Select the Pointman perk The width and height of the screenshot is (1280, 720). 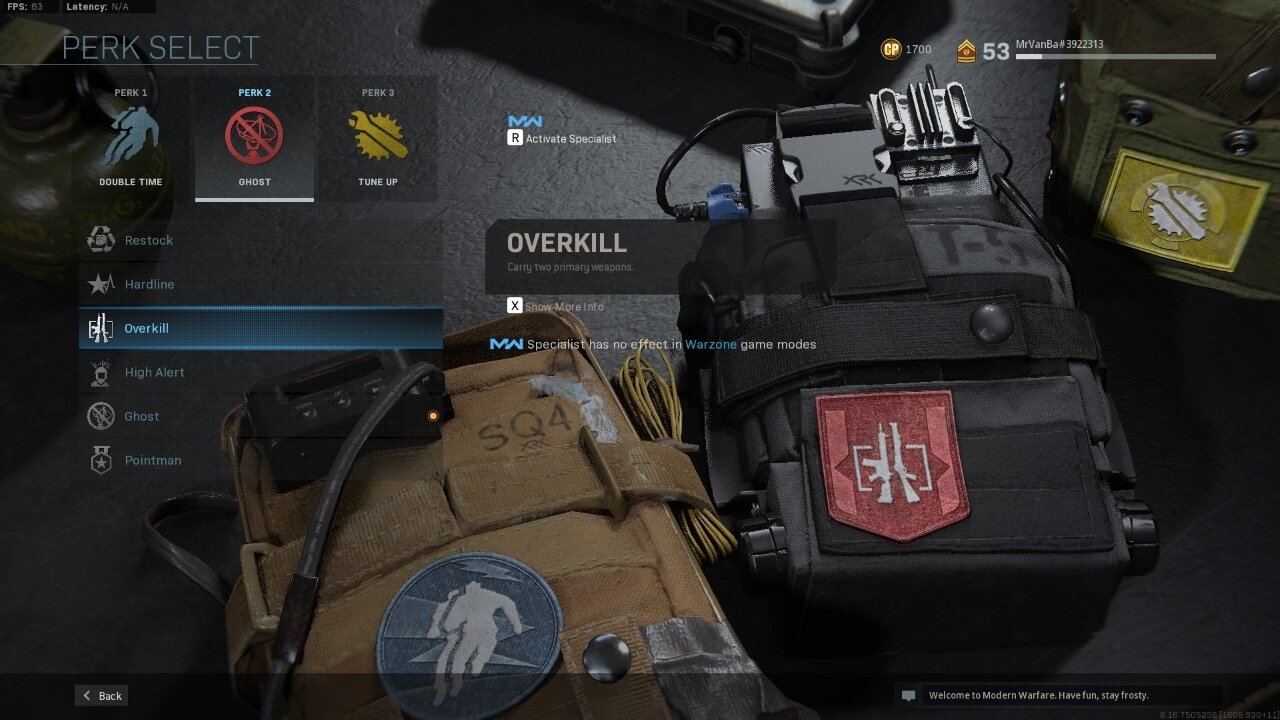(x=260, y=460)
